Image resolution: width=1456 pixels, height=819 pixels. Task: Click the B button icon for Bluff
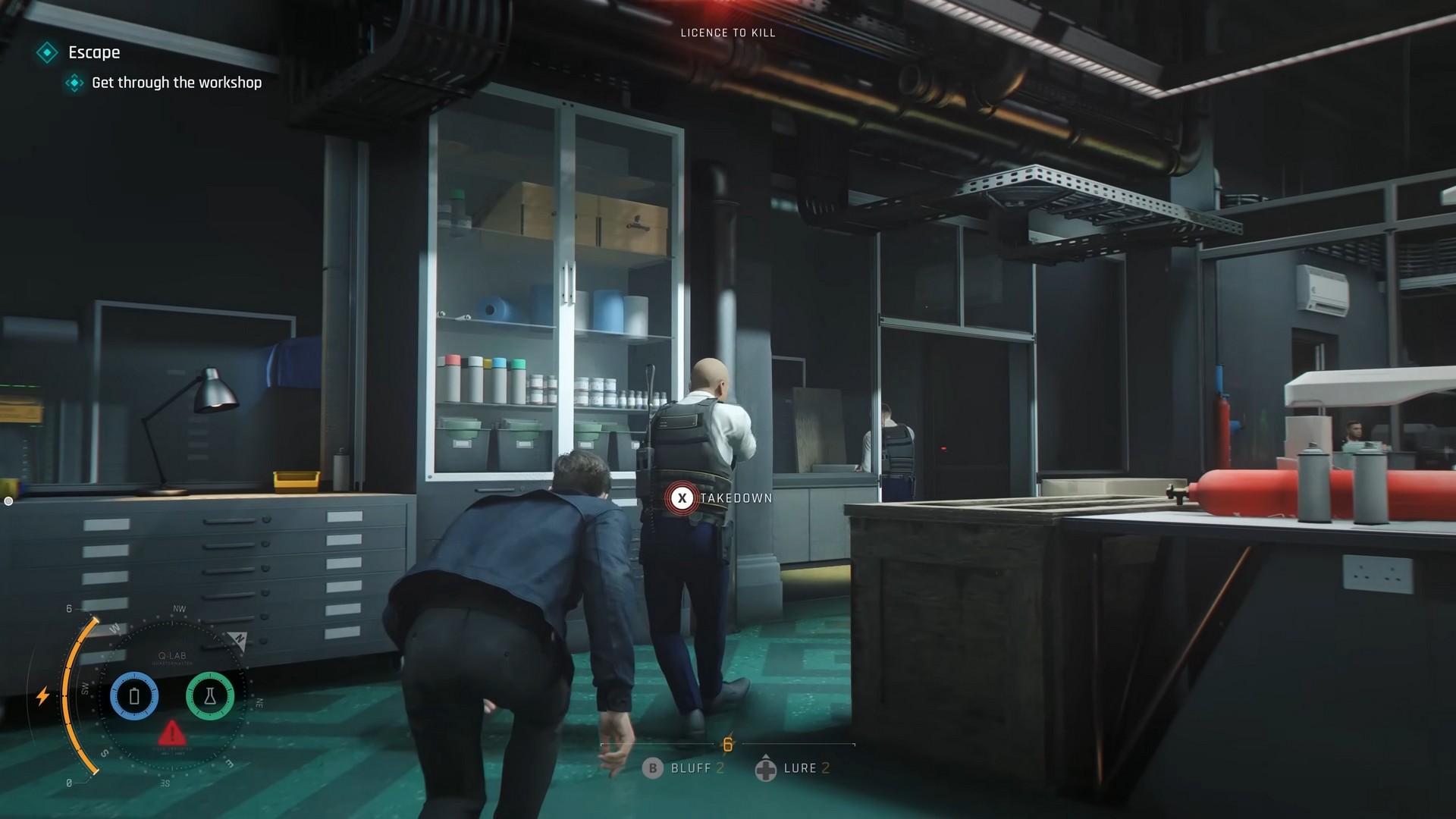652,768
